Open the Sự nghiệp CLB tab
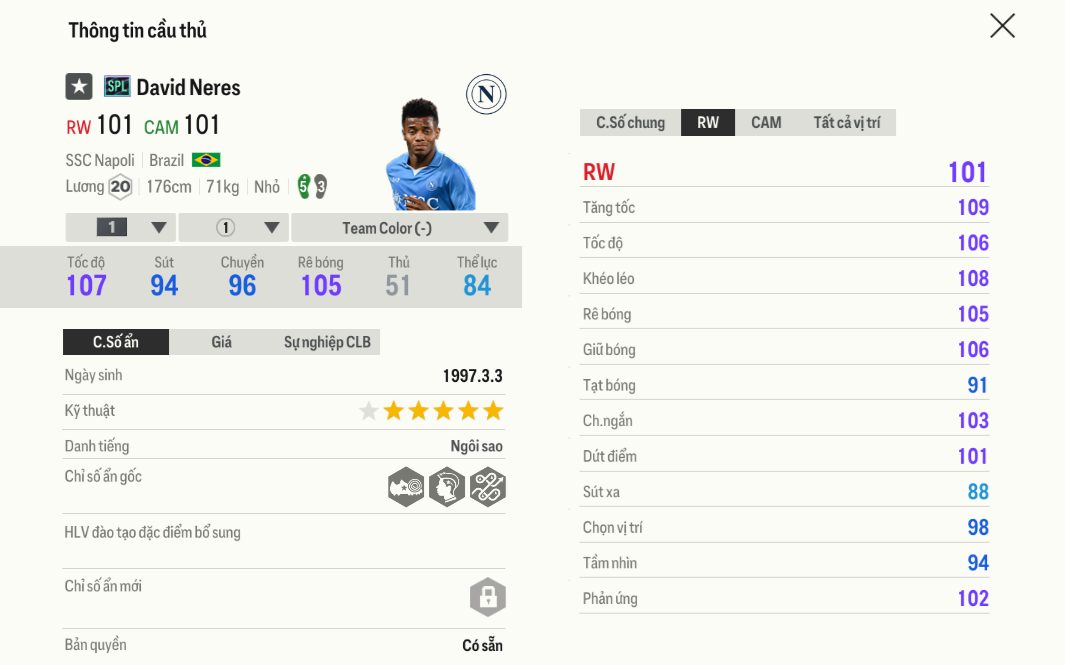 point(327,342)
